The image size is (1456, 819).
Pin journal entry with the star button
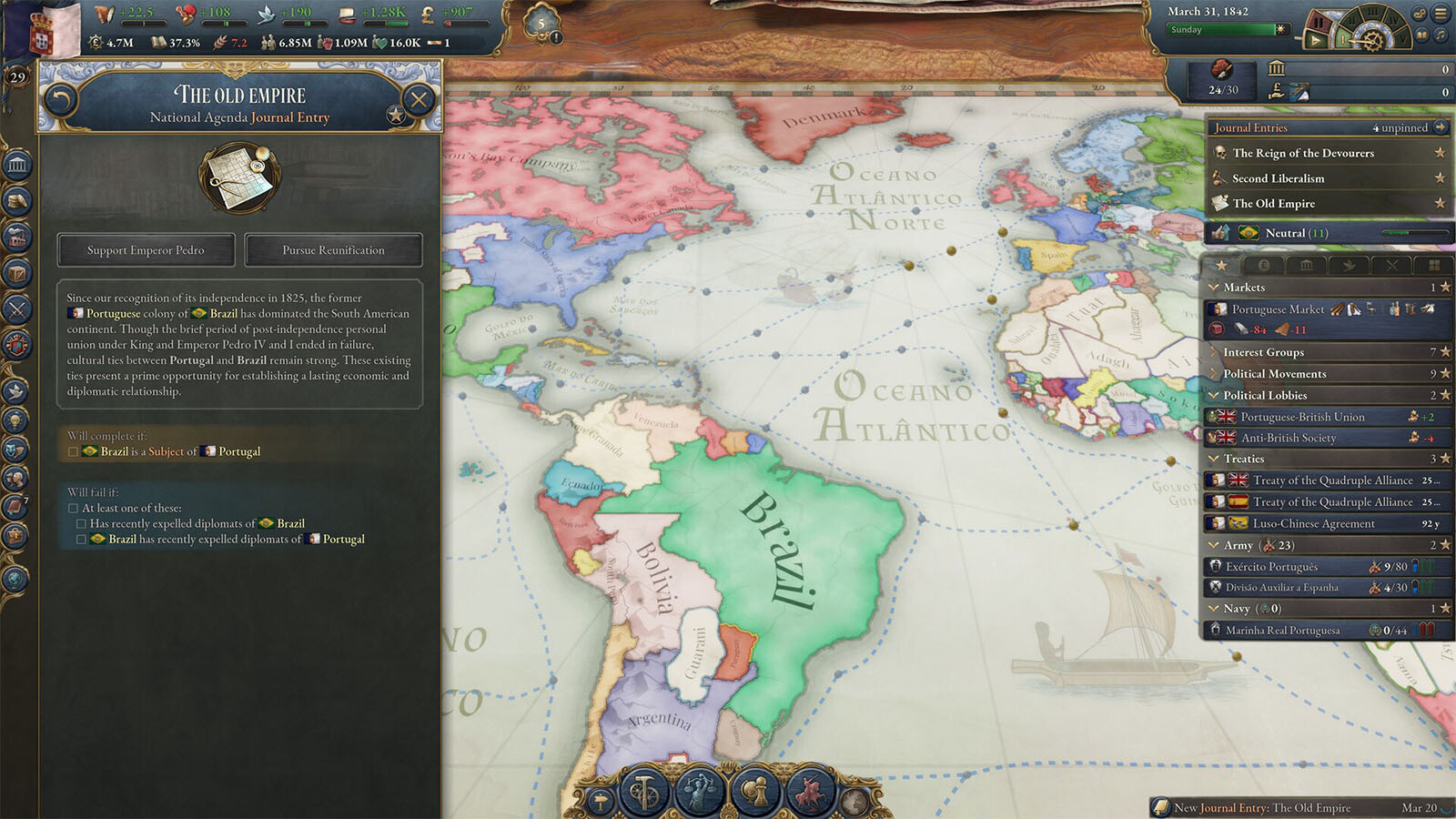click(x=396, y=115)
